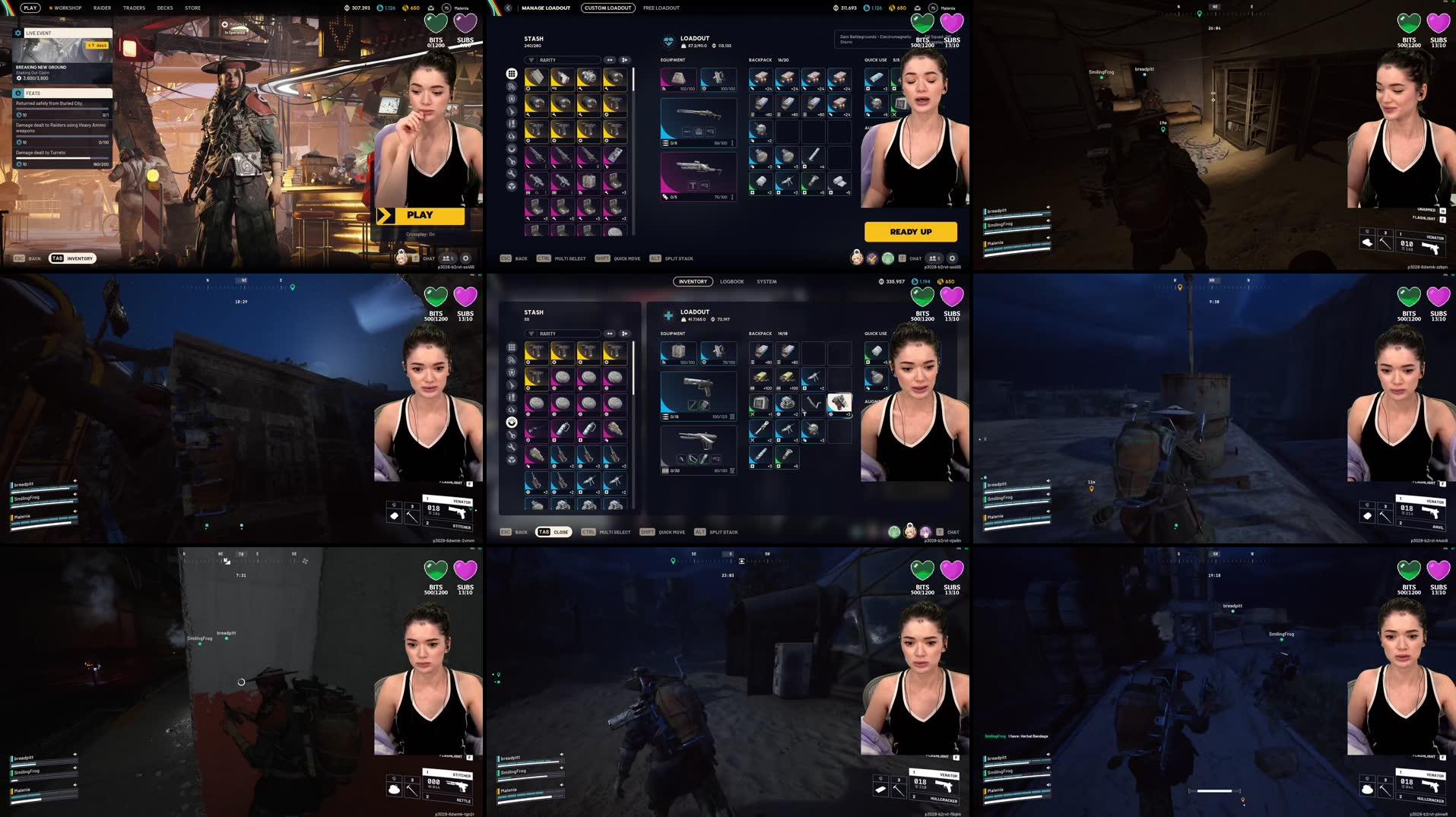
Task: Click the filter funnel icon on the RARITY bar
Action: coord(531,60)
